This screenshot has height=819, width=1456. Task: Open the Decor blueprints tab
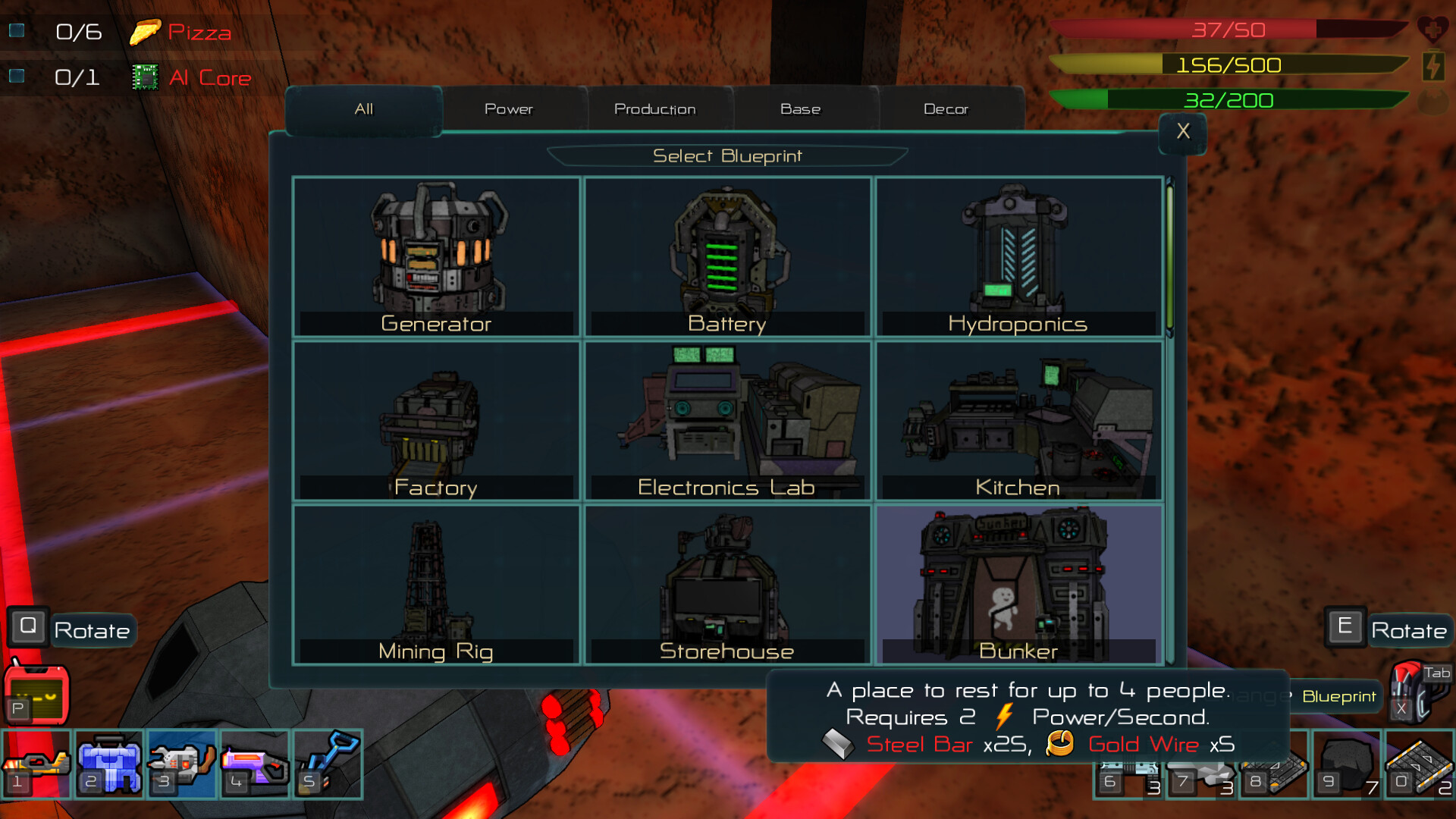click(x=946, y=108)
